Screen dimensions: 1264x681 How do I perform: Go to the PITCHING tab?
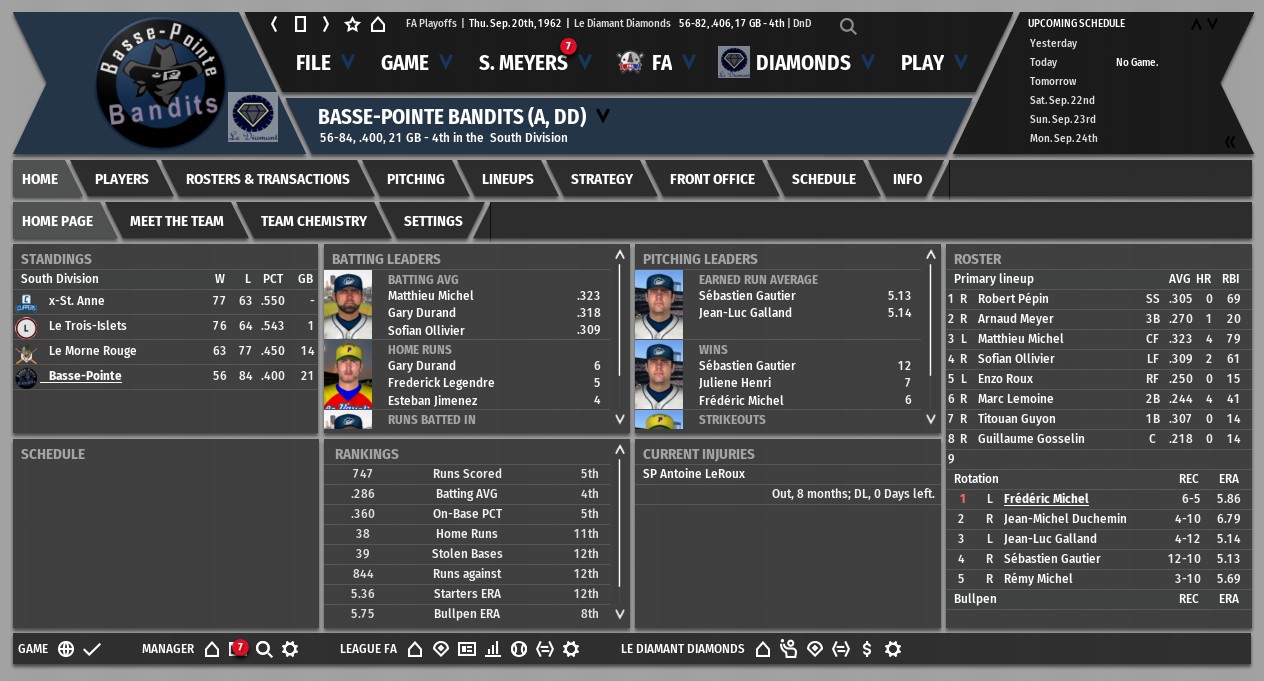click(415, 179)
